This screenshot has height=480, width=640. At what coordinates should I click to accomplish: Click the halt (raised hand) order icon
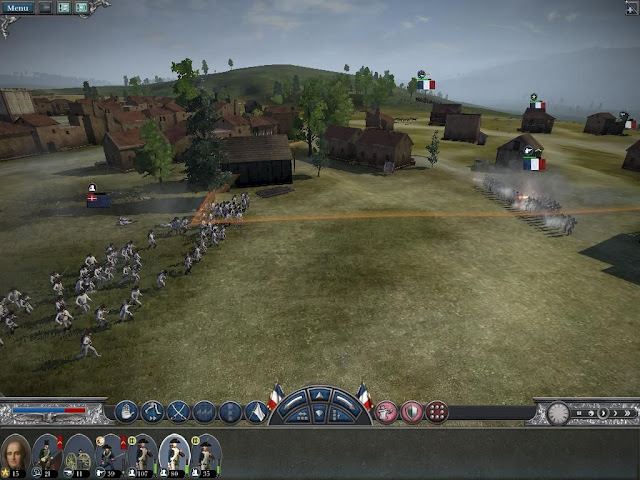(126, 411)
